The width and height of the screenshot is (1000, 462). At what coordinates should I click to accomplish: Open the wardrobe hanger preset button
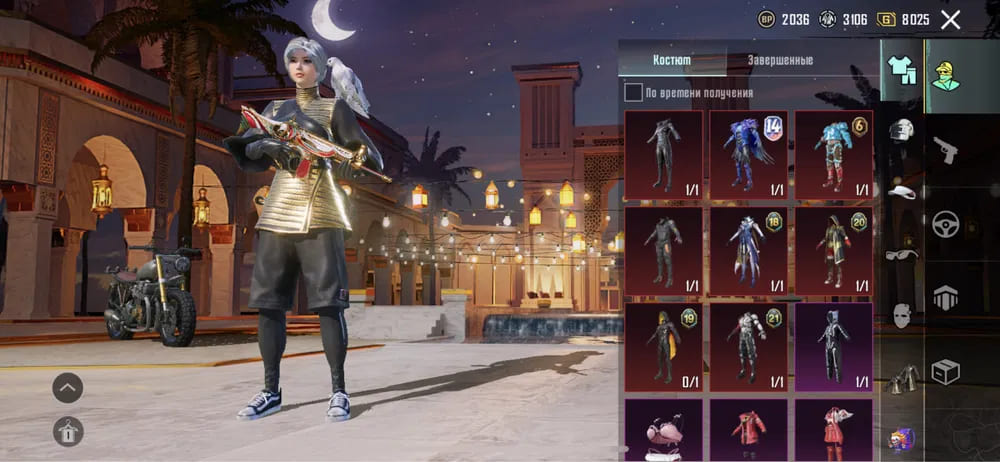(x=68, y=431)
